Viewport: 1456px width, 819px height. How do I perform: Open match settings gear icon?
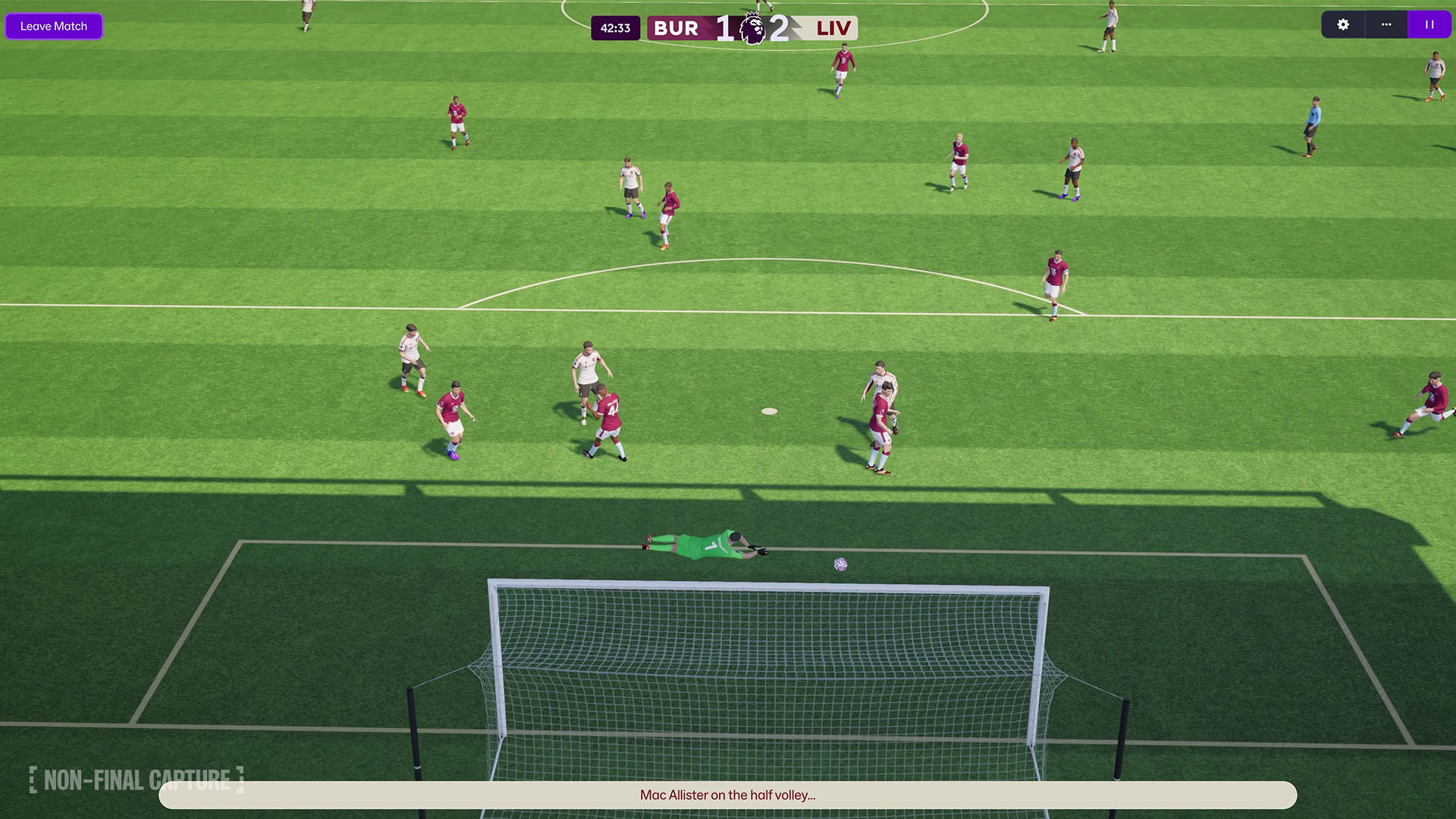[1343, 25]
